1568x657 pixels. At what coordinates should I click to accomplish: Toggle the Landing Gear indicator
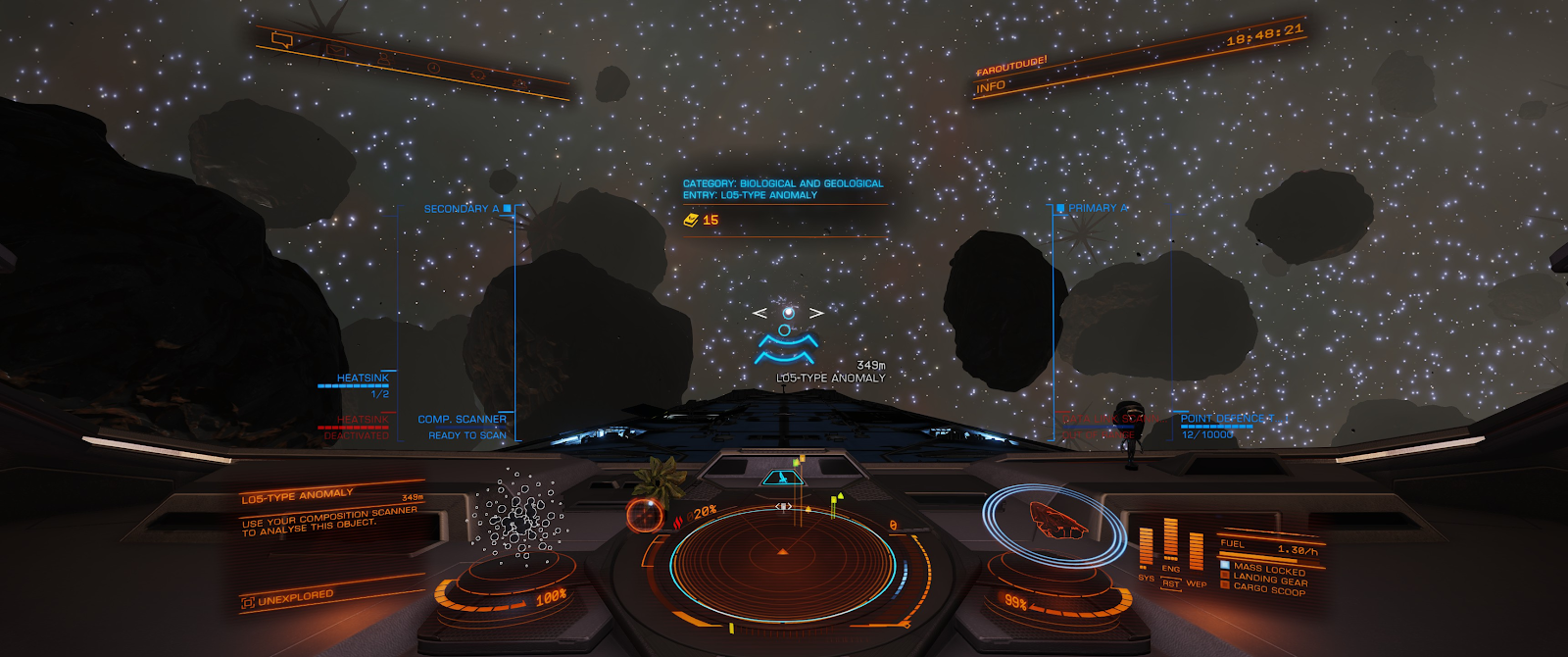click(x=1269, y=579)
